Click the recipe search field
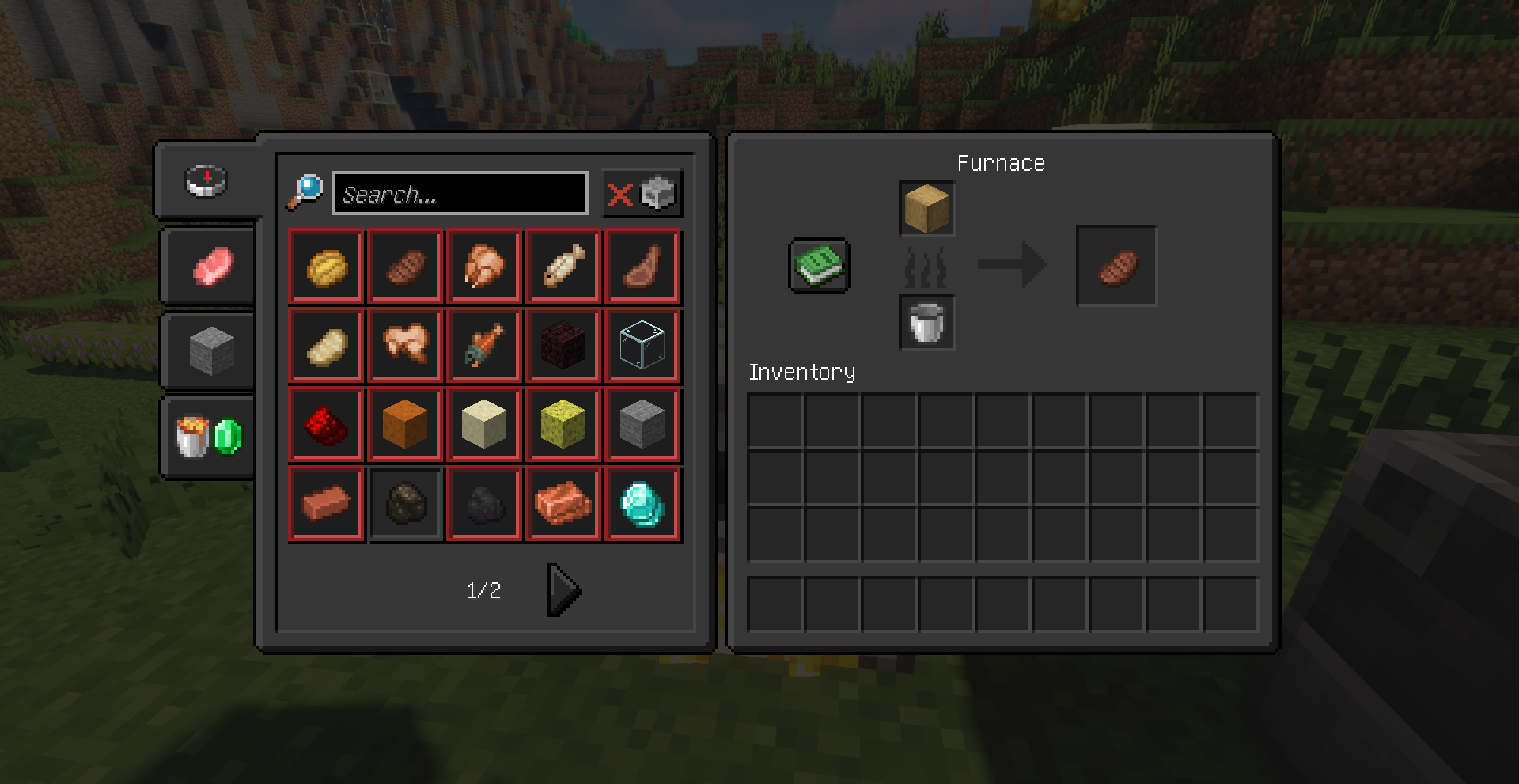The width and height of the screenshot is (1519, 784). tap(460, 193)
